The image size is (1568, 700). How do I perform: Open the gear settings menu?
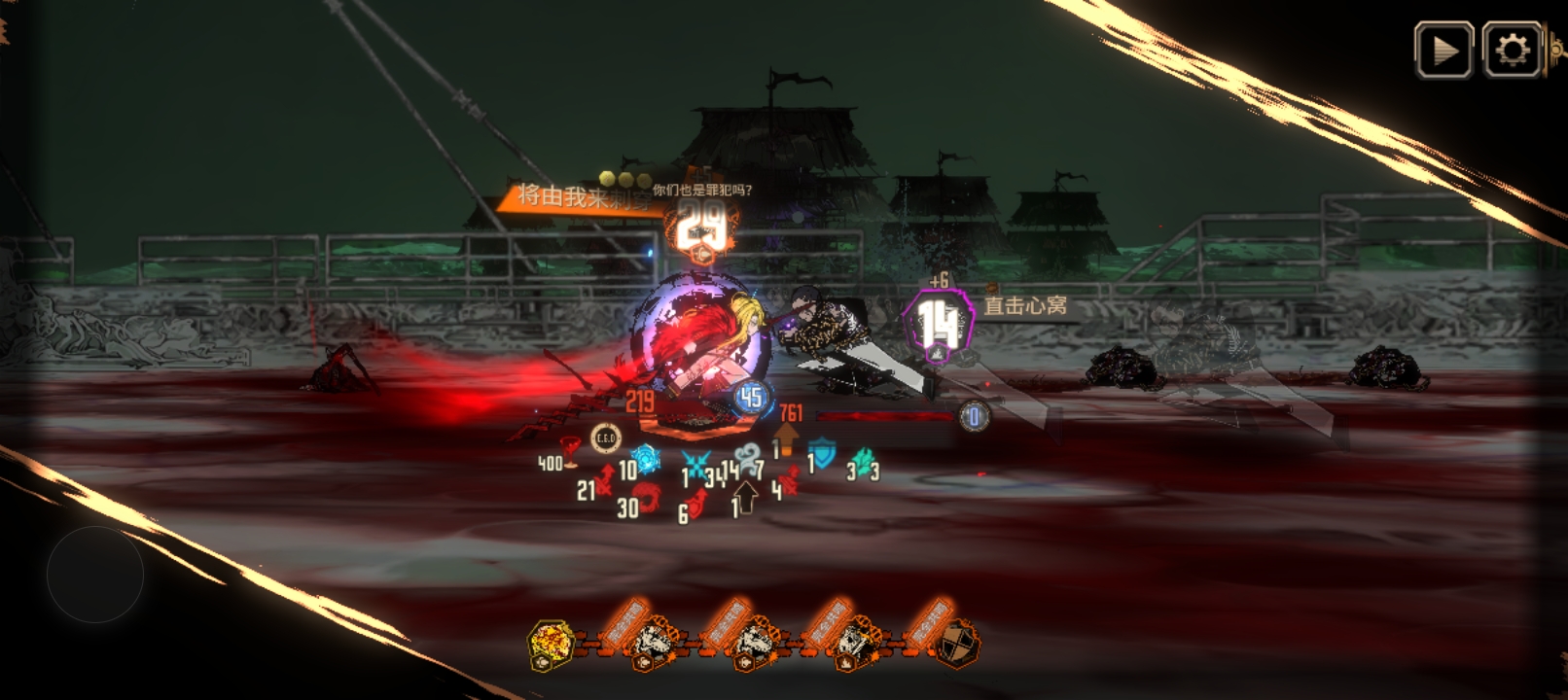(1512, 50)
